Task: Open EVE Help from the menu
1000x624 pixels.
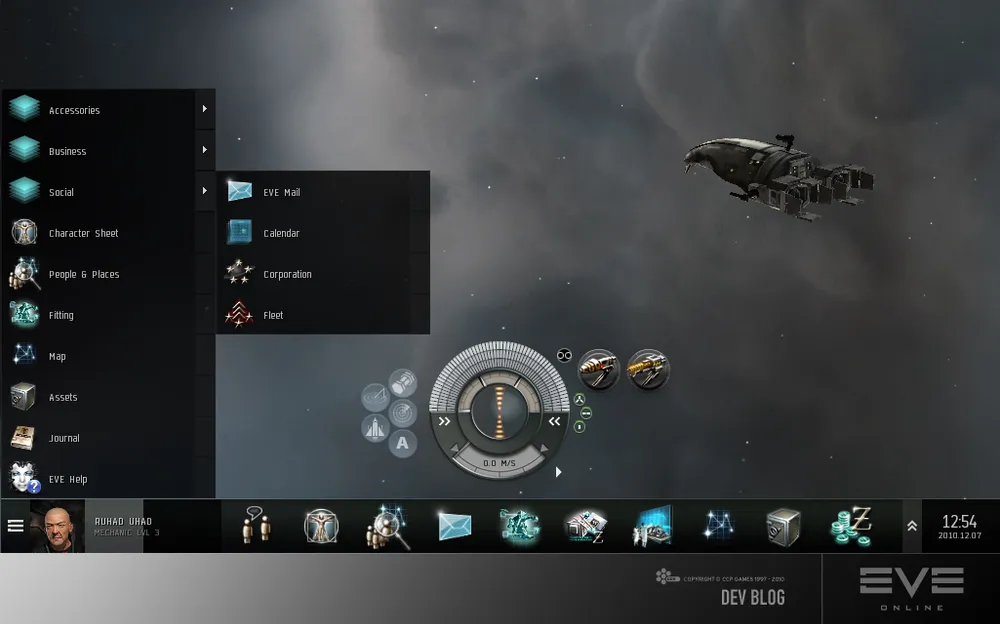Action: point(68,479)
